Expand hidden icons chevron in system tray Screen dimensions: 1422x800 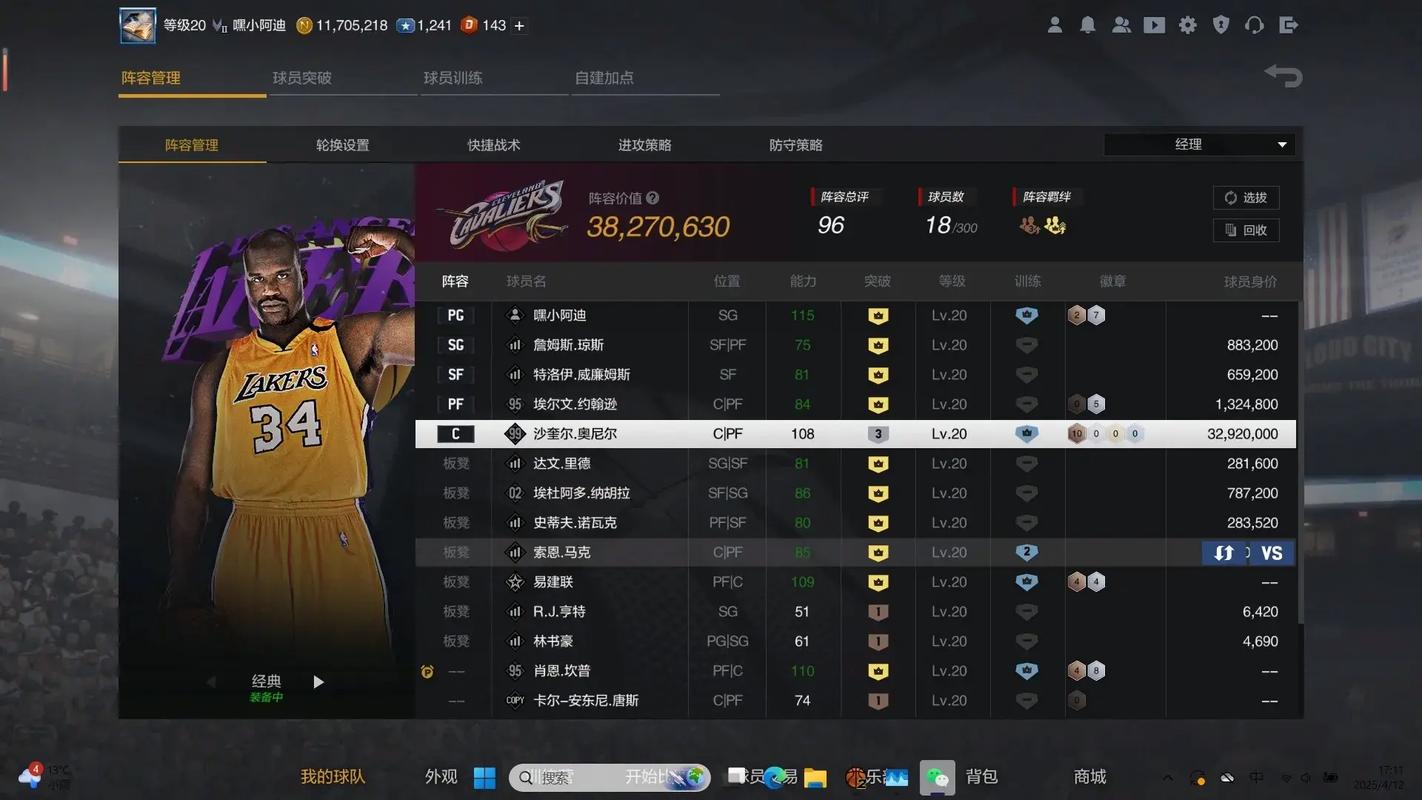(x=1168, y=777)
